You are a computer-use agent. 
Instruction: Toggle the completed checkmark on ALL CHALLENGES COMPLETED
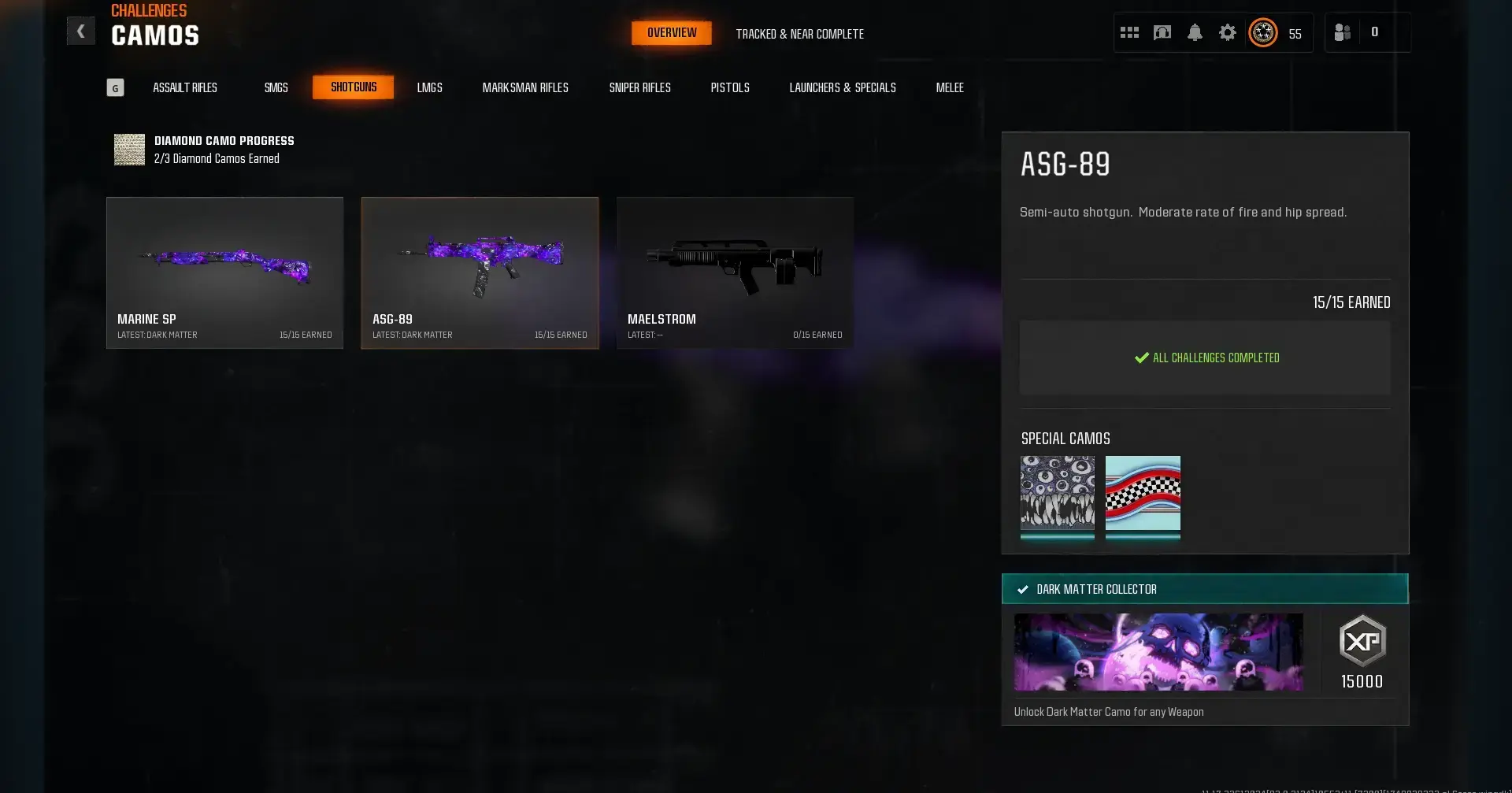pos(1140,358)
